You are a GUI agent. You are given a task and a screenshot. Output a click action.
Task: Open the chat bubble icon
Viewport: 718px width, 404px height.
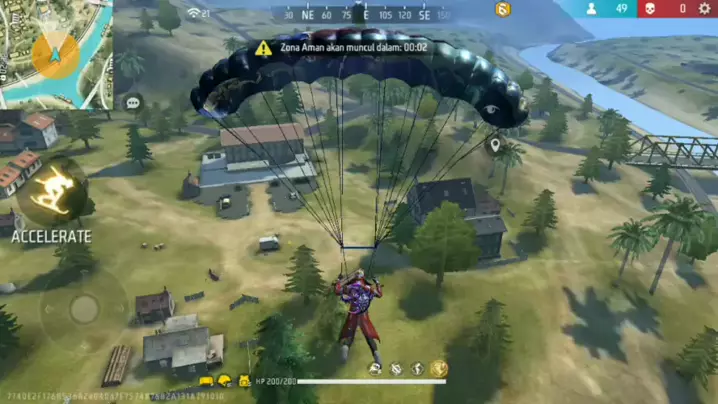[x=132, y=102]
